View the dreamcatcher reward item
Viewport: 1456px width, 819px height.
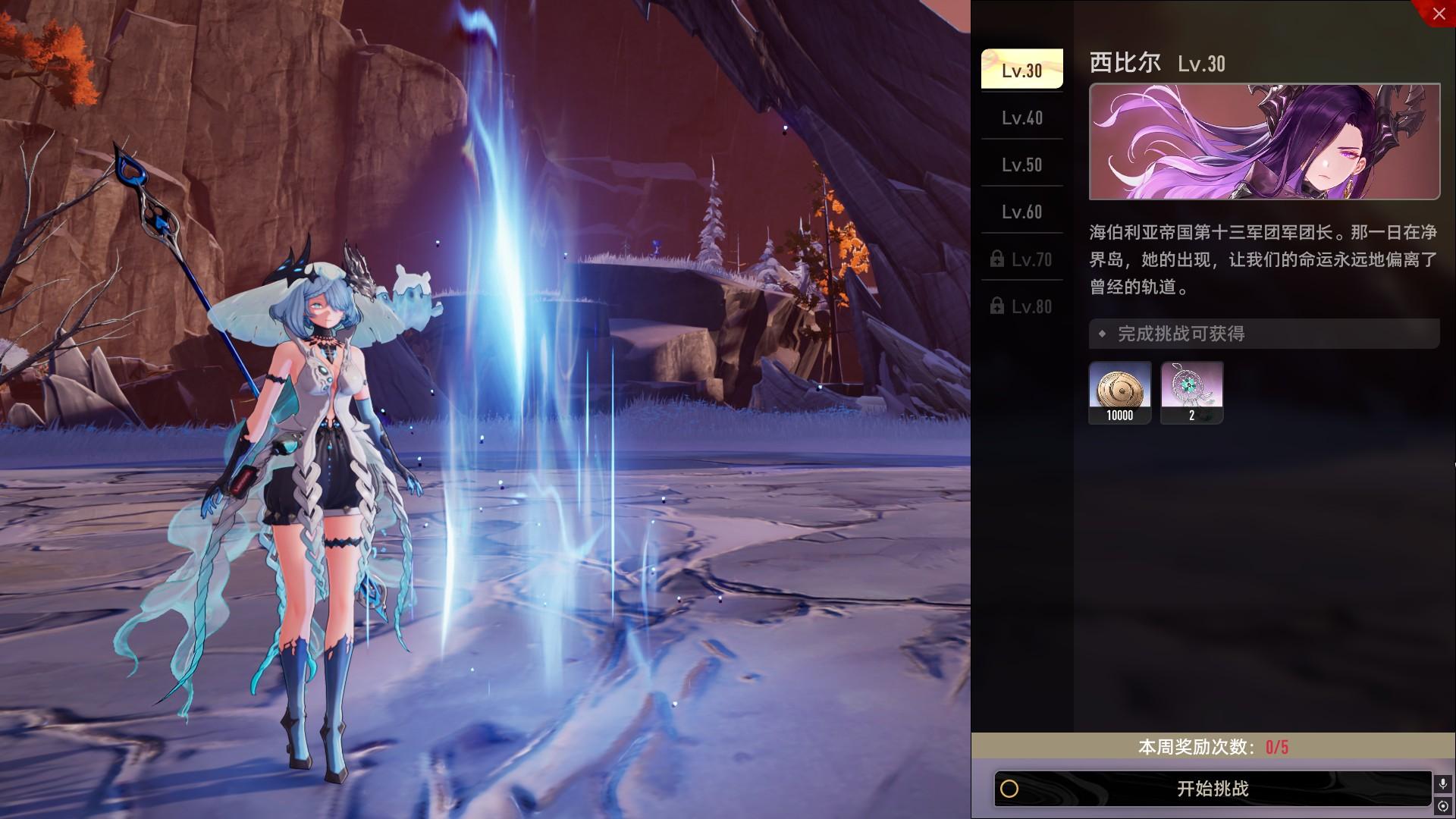click(x=1191, y=392)
